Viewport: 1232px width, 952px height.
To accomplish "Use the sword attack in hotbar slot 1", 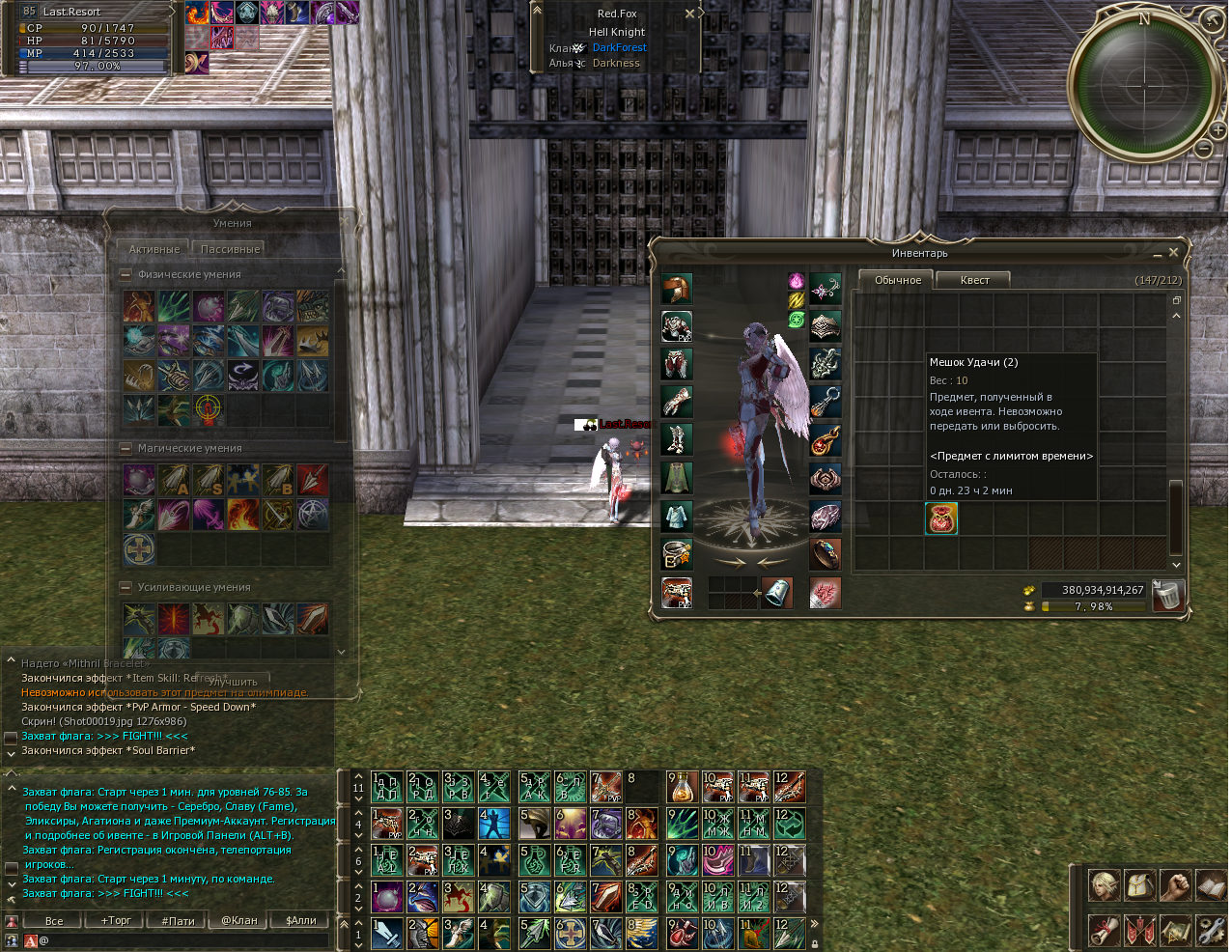I will coord(387,934).
